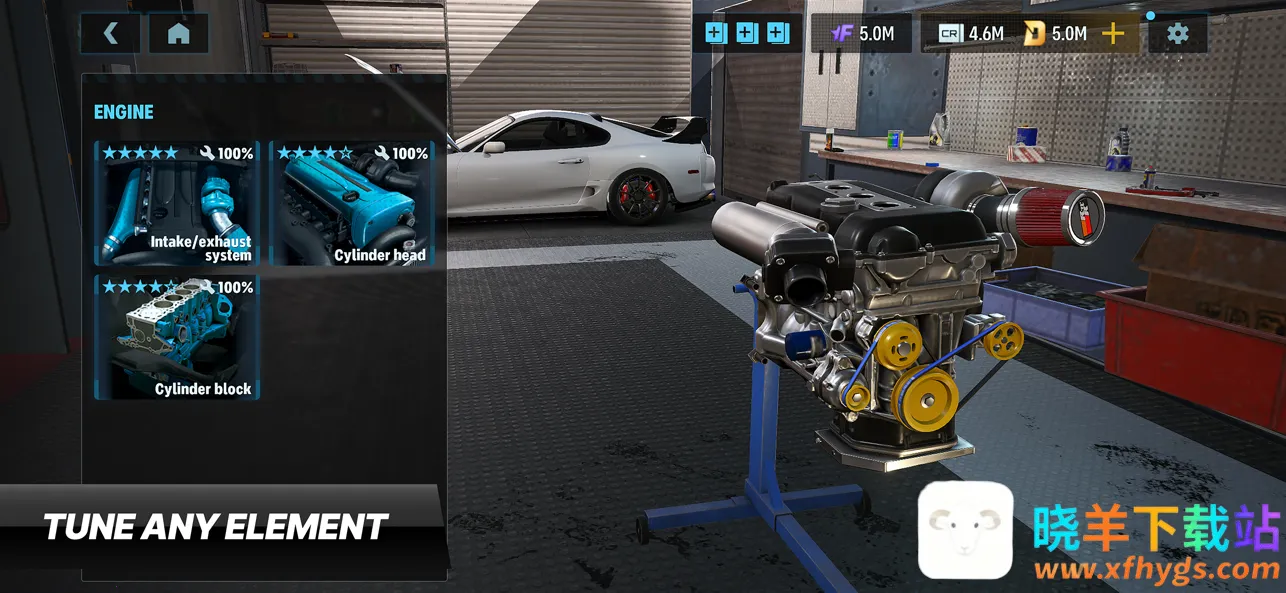1286x593 pixels.
Task: Return to the home screen
Action: pos(179,33)
